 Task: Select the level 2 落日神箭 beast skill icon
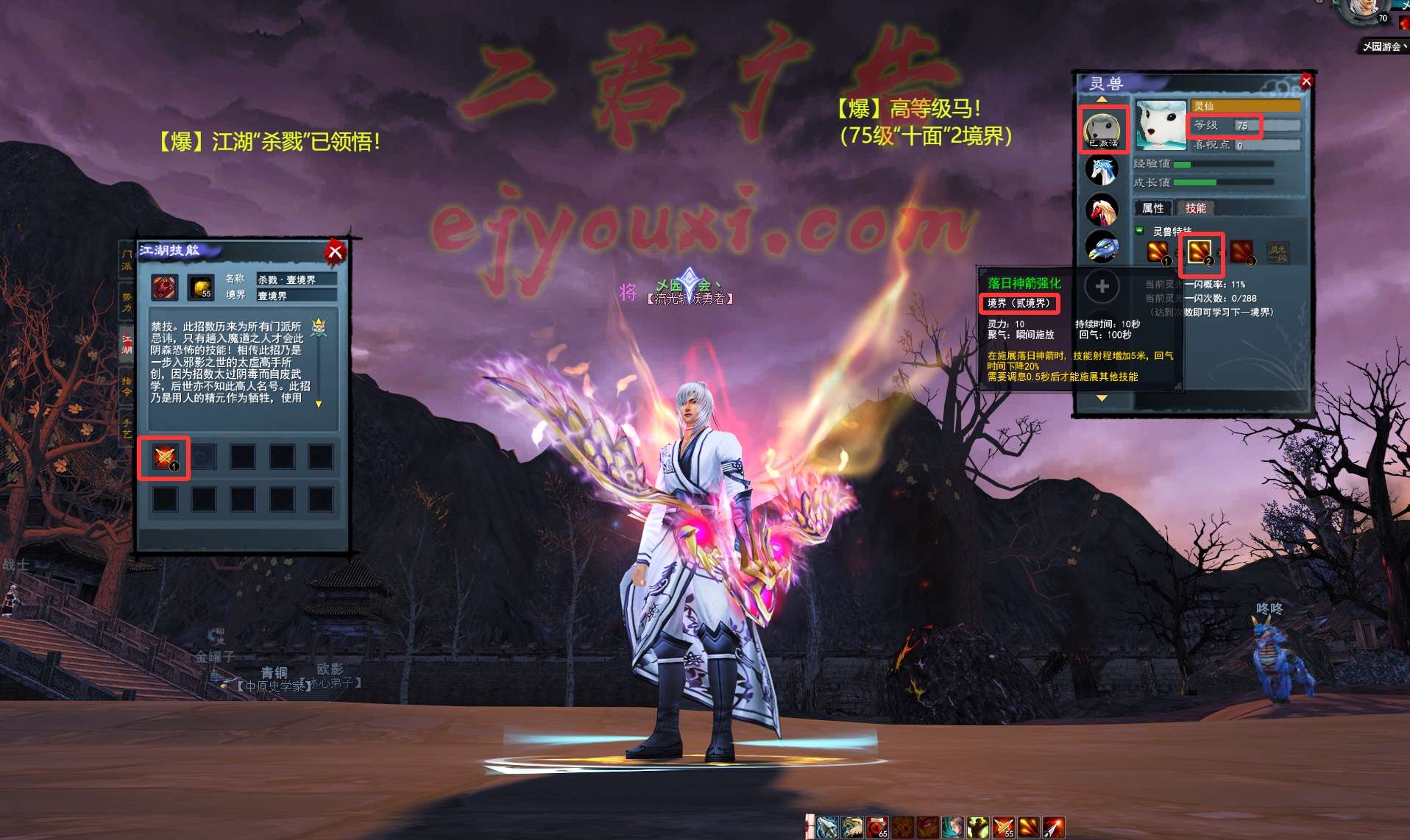click(1200, 252)
